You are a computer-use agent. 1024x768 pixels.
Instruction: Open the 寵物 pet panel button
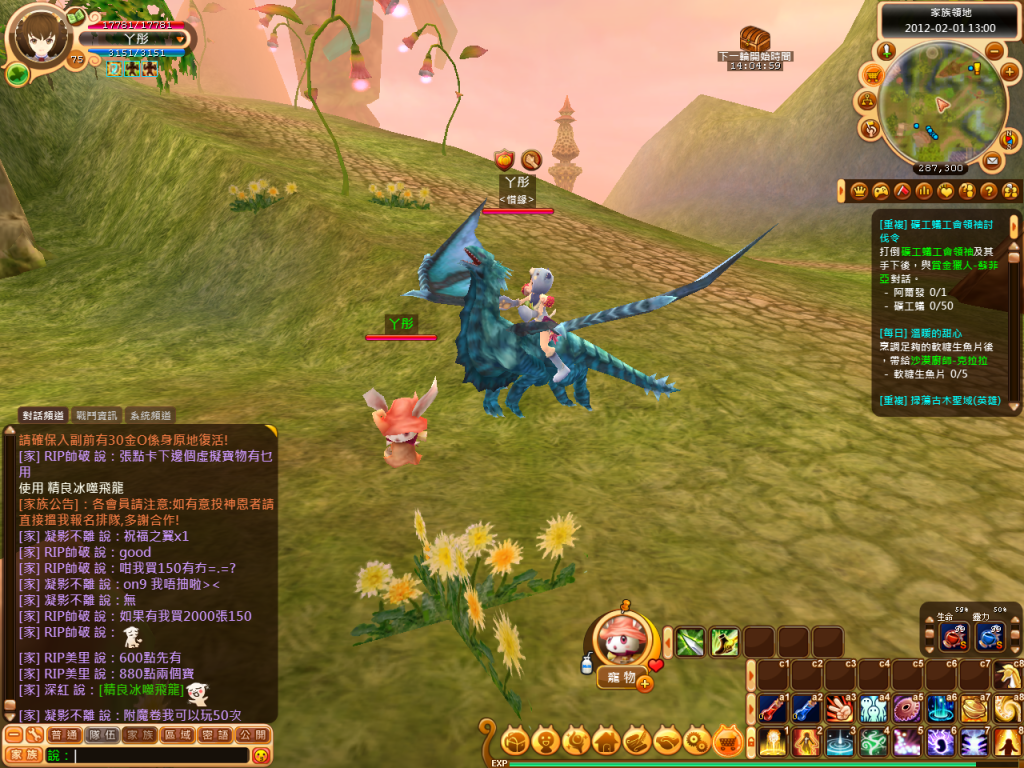tap(622, 677)
